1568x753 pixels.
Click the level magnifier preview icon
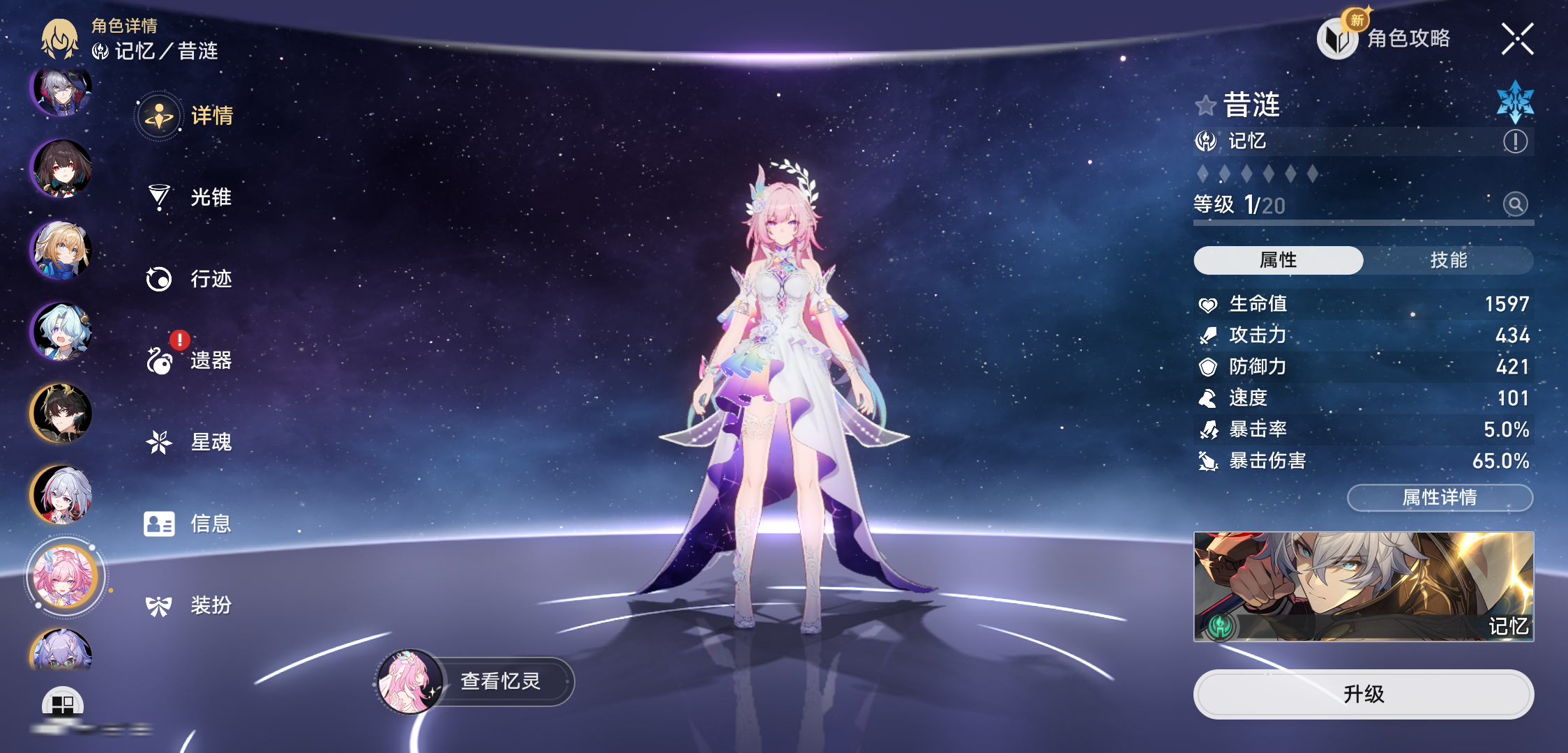tap(1515, 204)
